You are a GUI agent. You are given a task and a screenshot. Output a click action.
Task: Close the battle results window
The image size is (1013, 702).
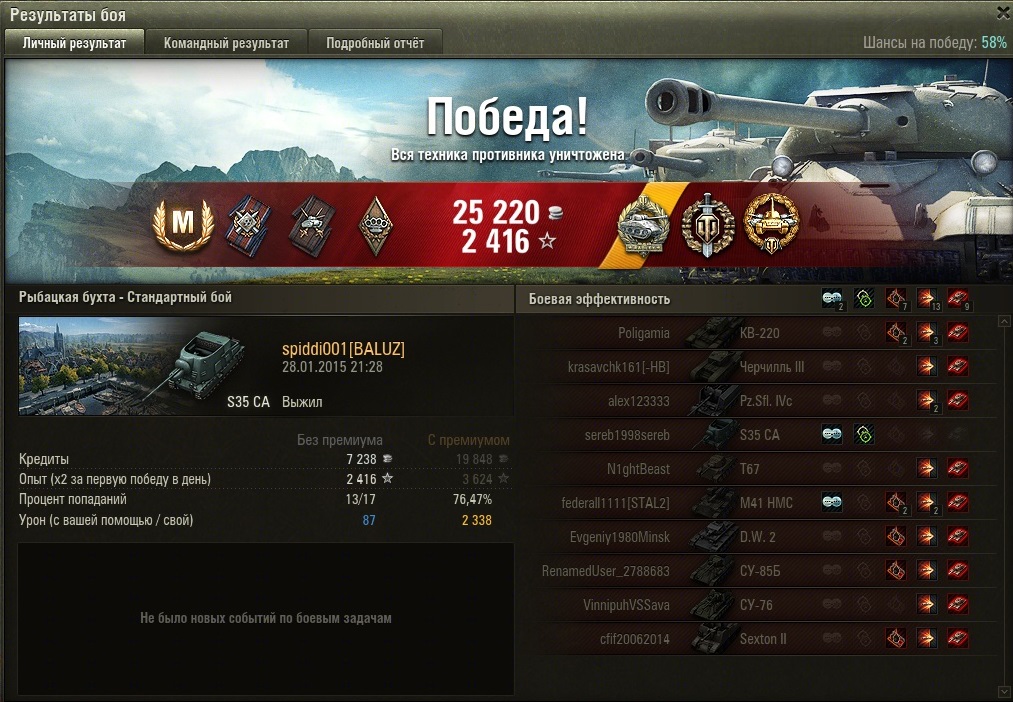[x=1003, y=13]
